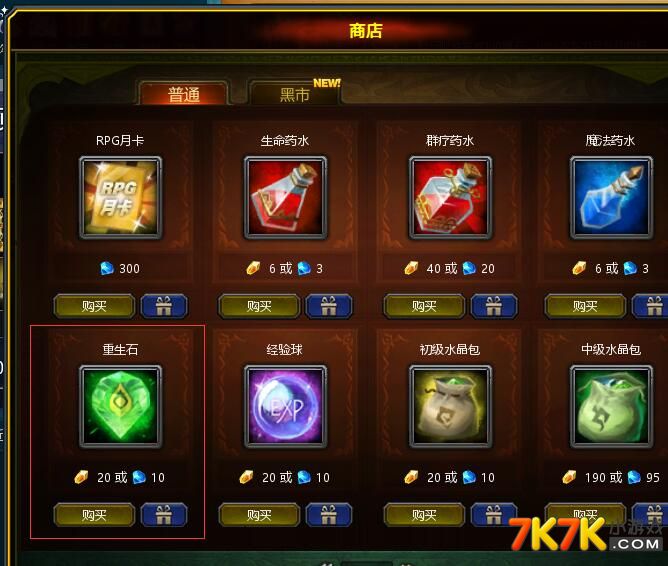Viewport: 668px width, 566px height.
Task: Select the 重生石 green gem icon
Action: (x=120, y=405)
